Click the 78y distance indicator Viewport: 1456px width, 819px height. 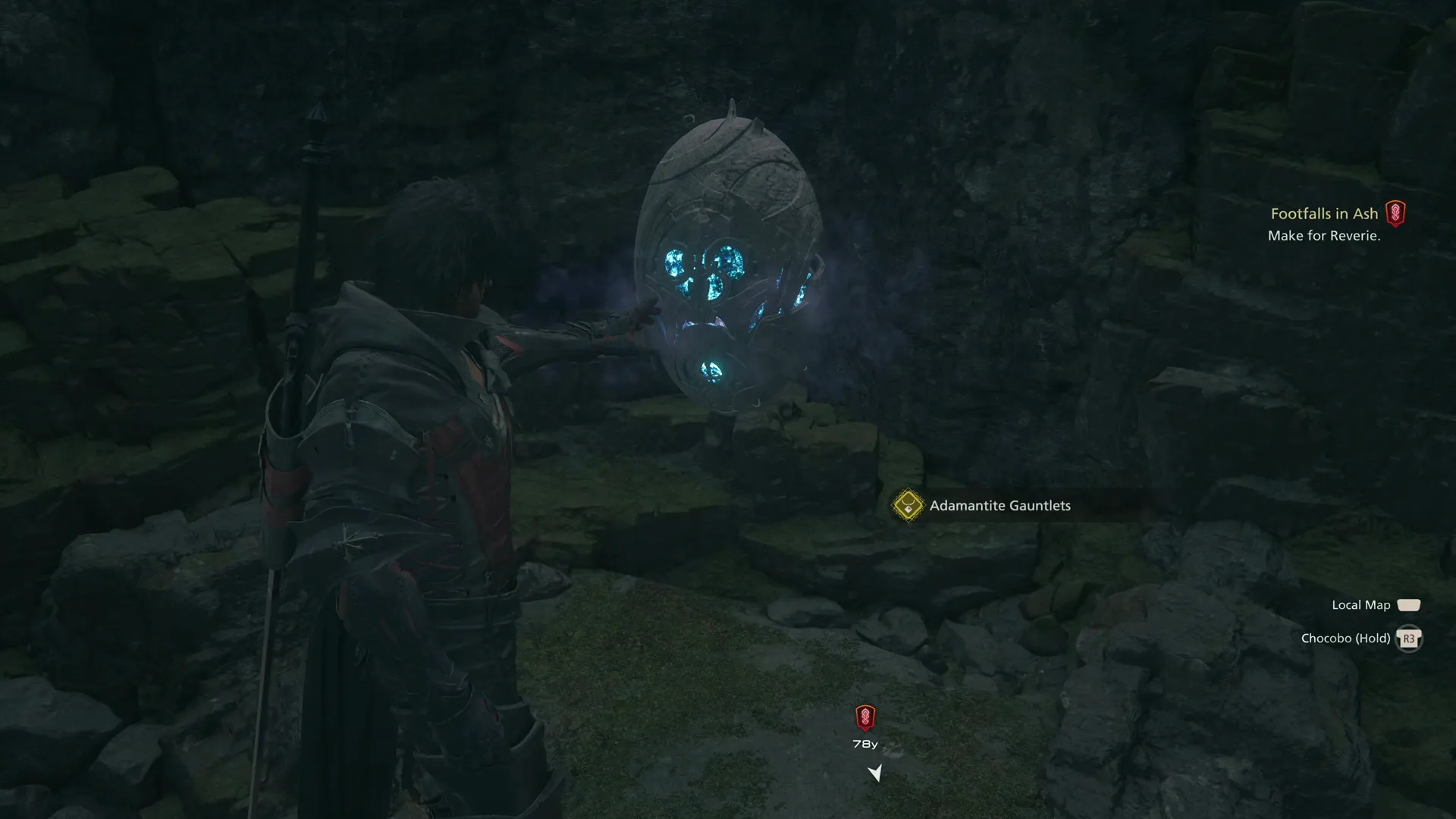click(x=865, y=744)
